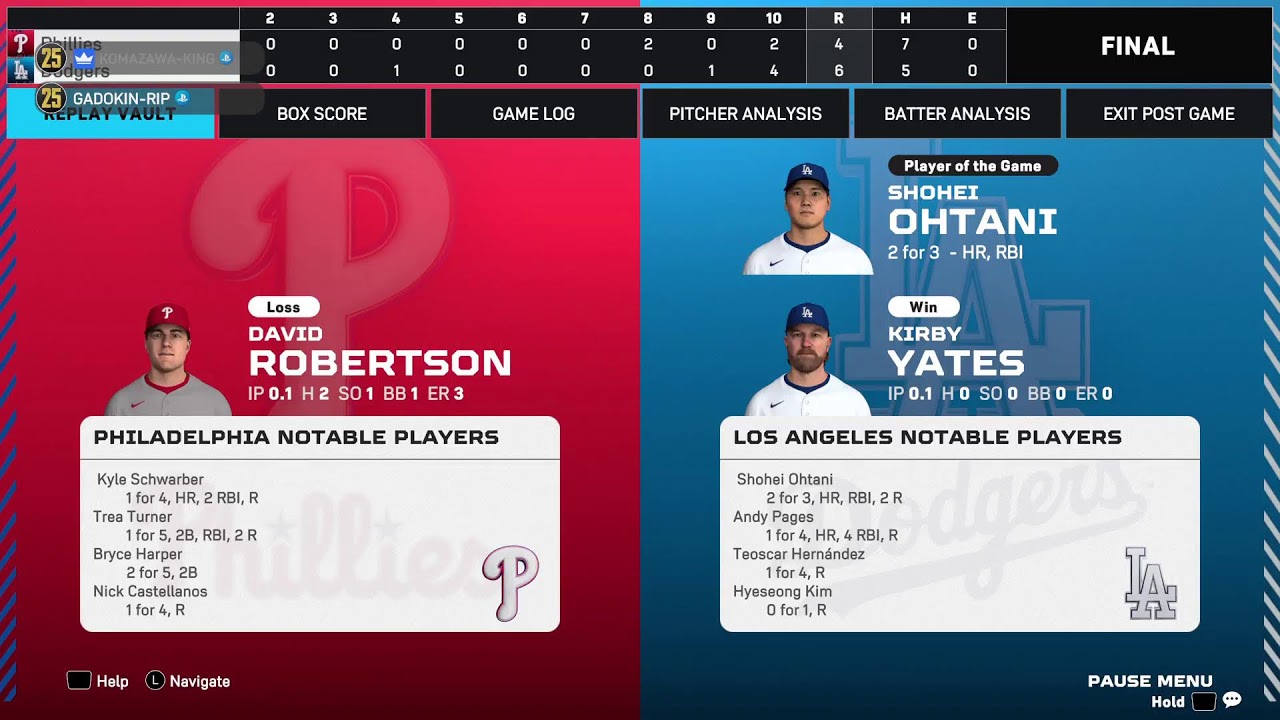Switch to the Box Score tab
This screenshot has width=1280, height=720.
[322, 114]
